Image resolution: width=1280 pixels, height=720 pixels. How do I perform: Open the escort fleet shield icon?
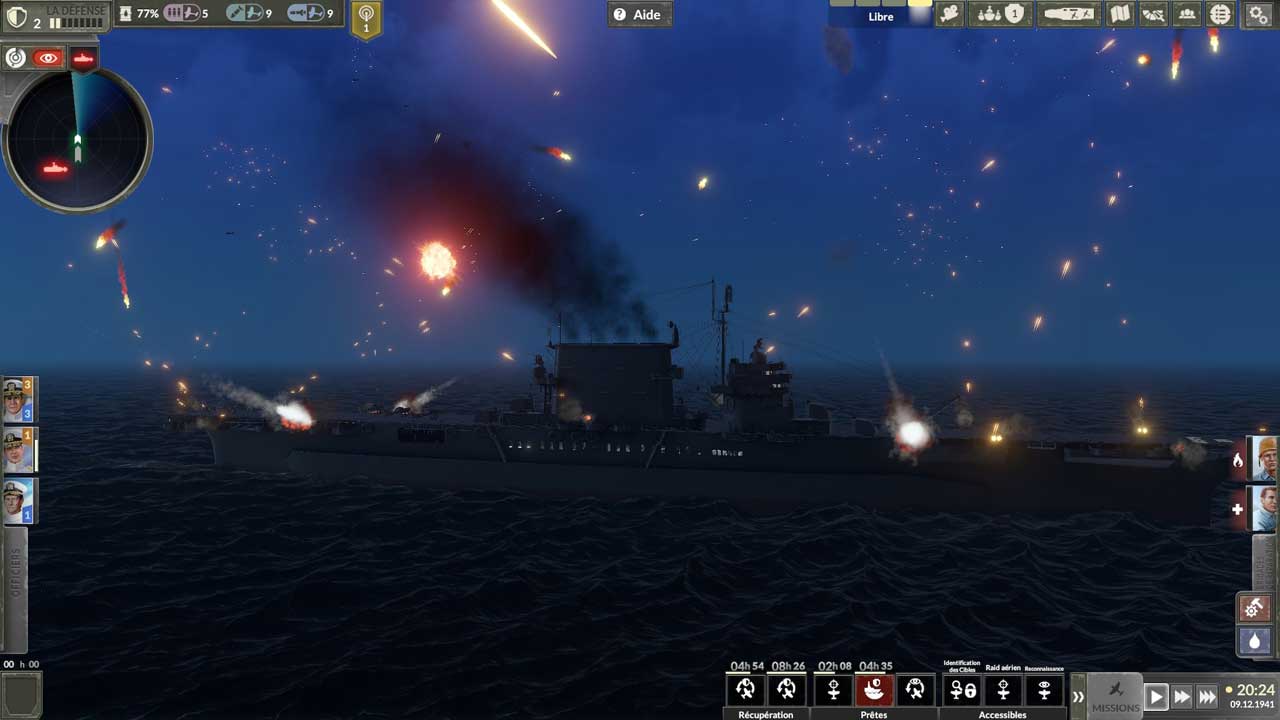point(1001,14)
